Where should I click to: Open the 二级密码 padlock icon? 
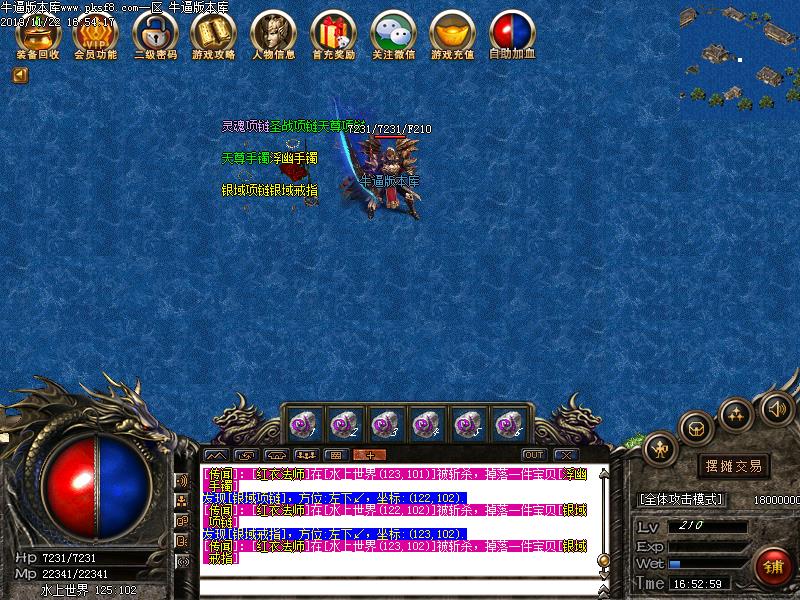click(x=155, y=35)
